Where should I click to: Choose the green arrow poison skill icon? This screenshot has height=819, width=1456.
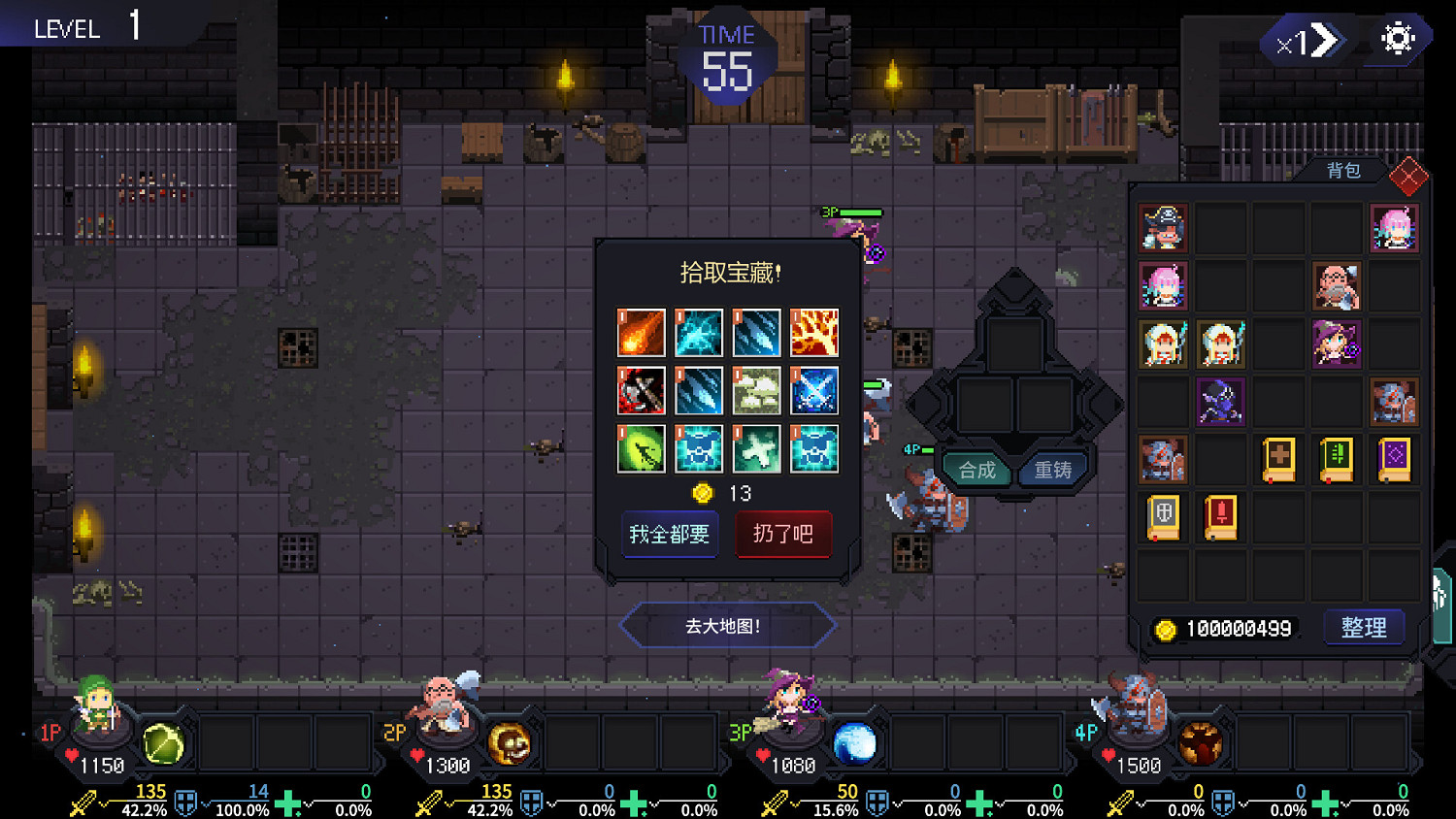coord(641,448)
